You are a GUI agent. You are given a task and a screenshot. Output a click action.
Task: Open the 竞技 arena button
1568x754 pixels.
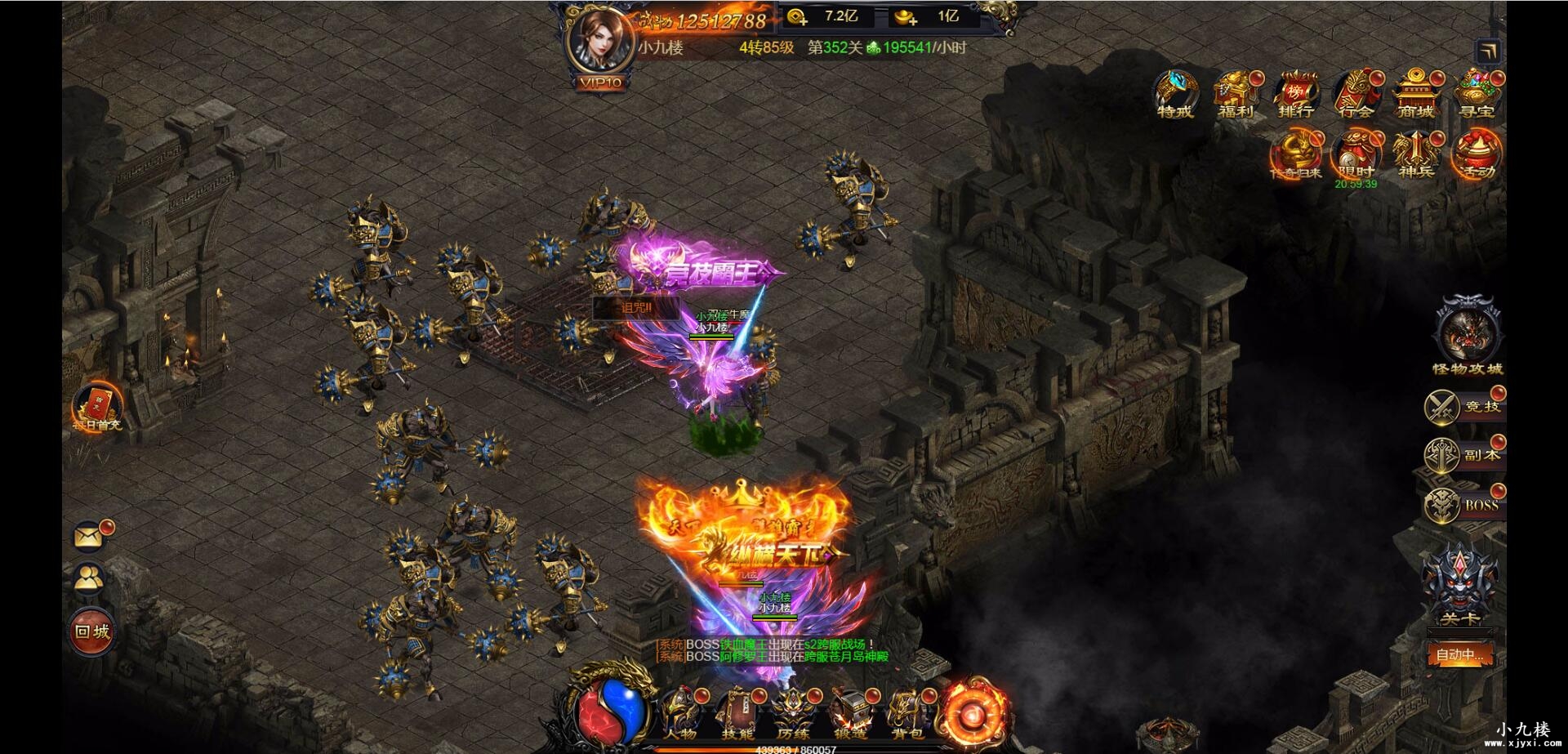click(1465, 407)
